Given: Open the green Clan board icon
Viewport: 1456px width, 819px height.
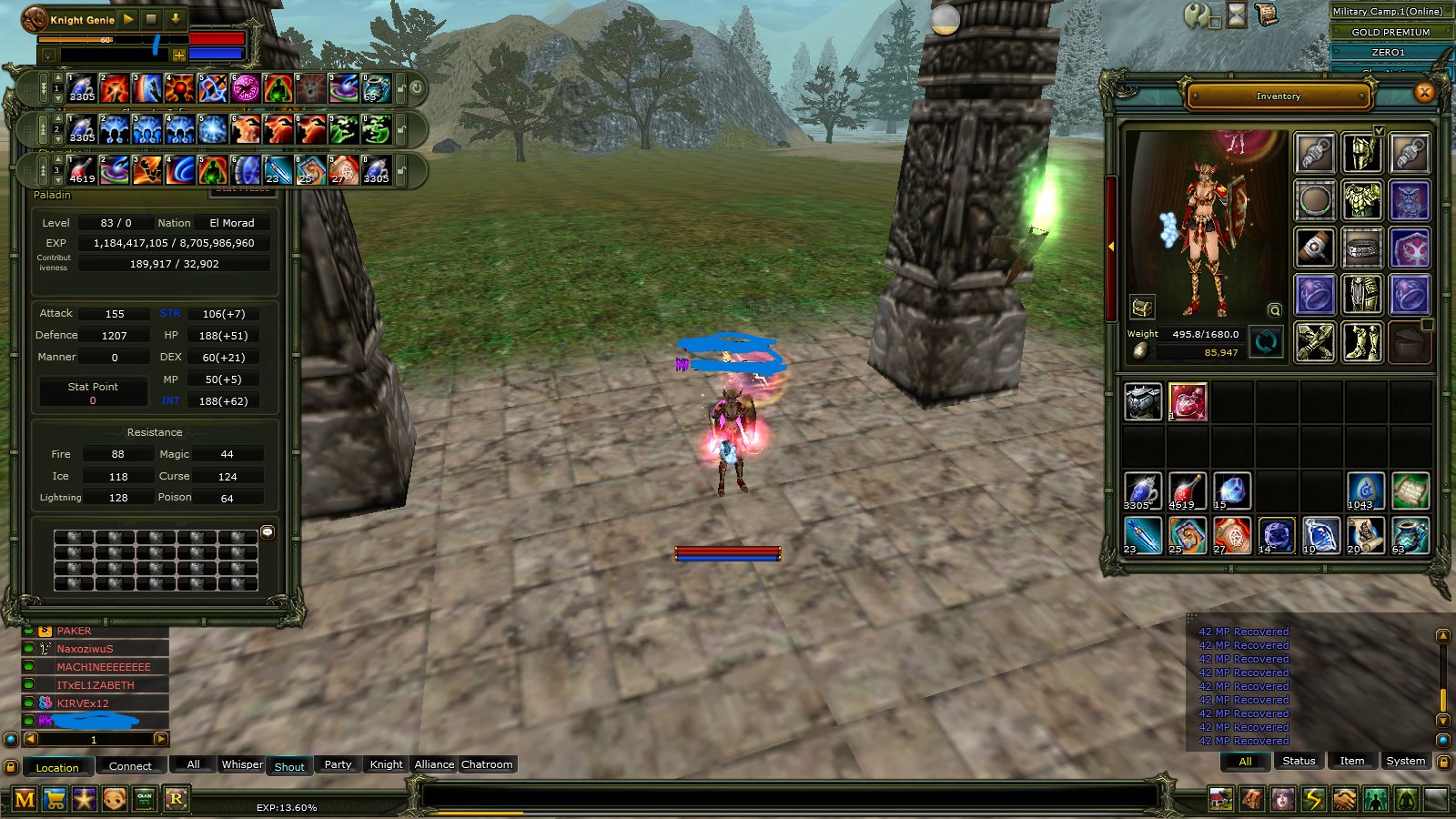Looking at the screenshot, I should tap(145, 800).
